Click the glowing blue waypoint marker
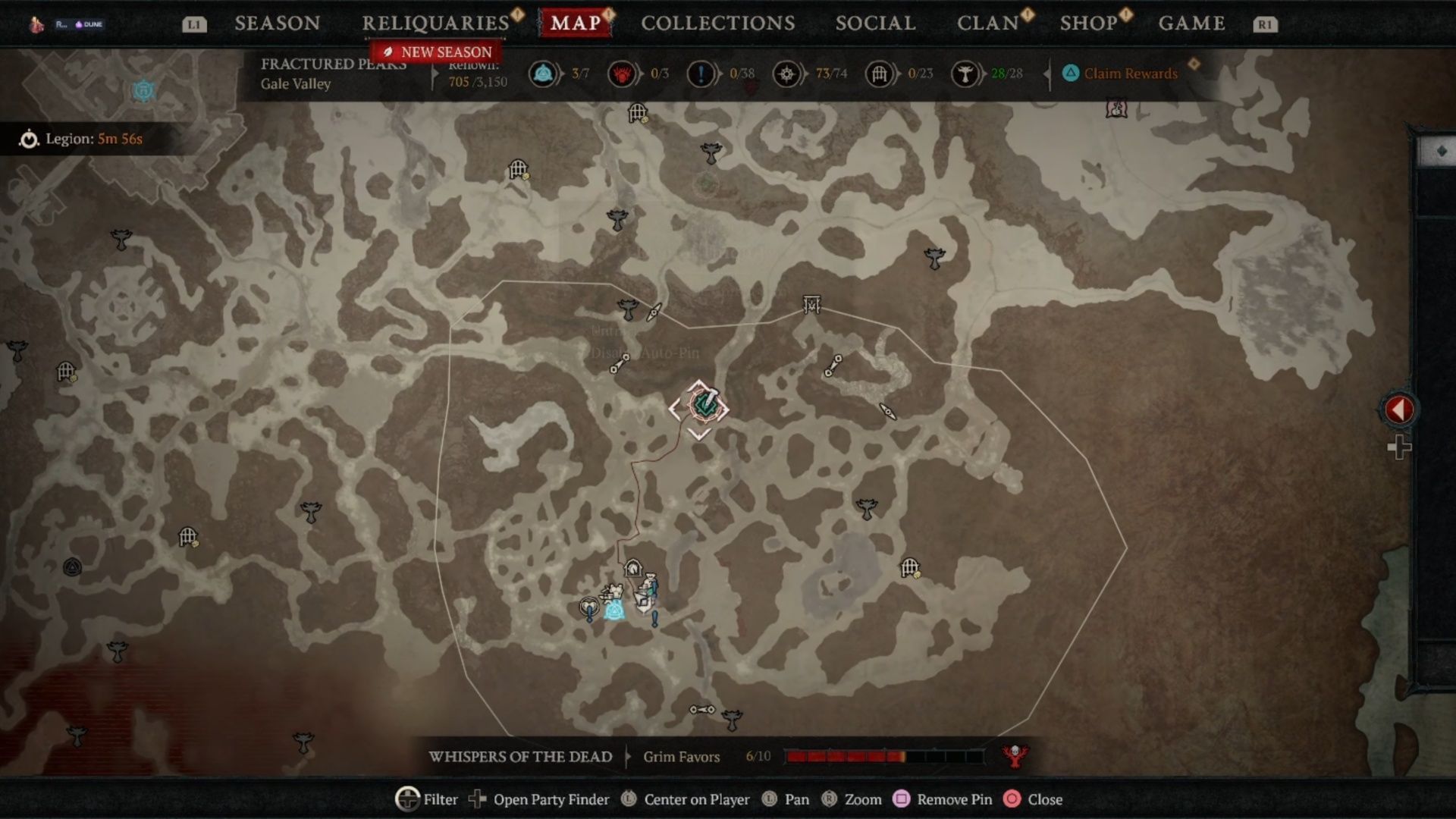 (x=614, y=608)
